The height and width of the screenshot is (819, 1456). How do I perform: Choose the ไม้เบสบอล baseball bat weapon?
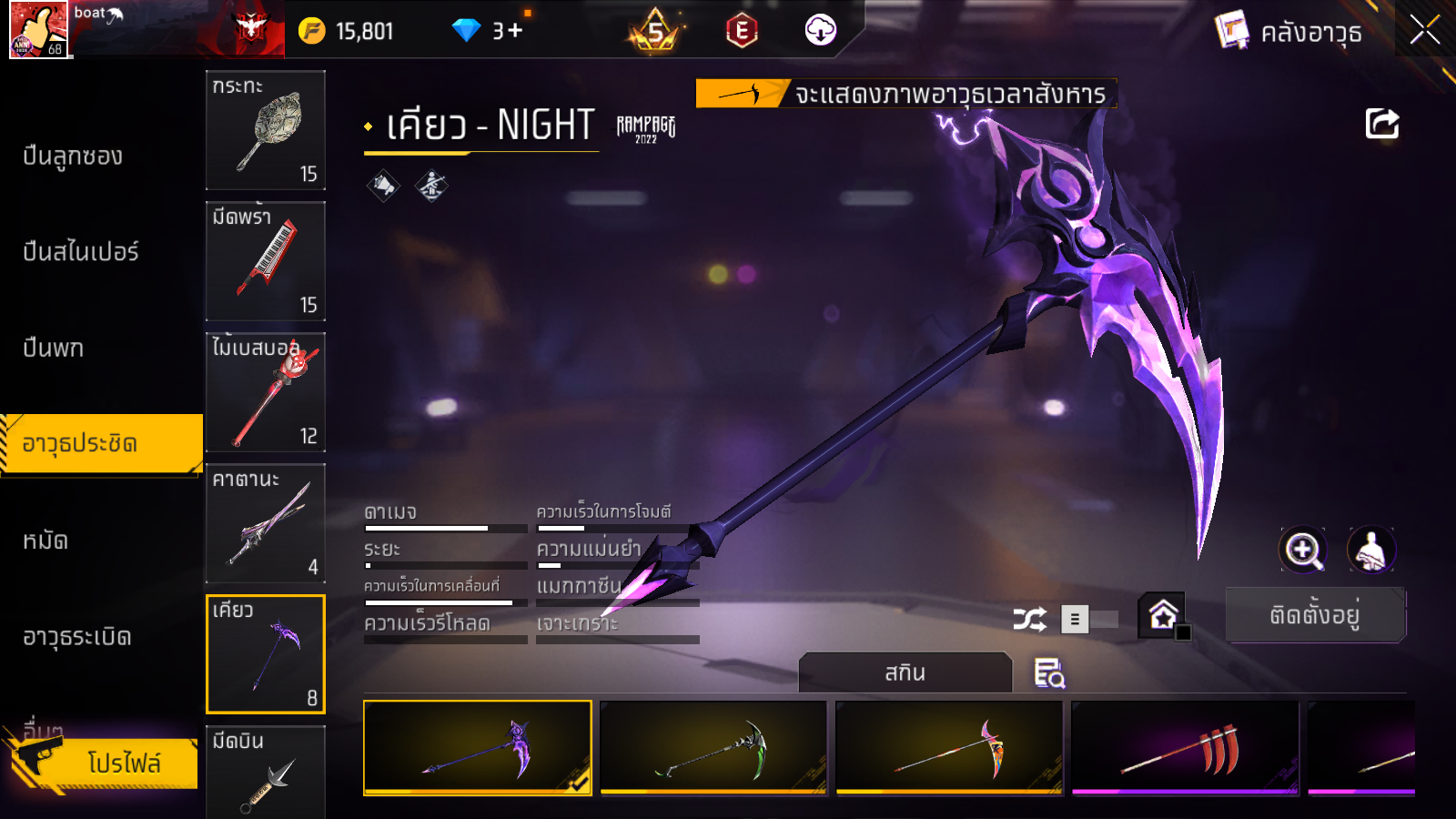pyautogui.click(x=265, y=392)
